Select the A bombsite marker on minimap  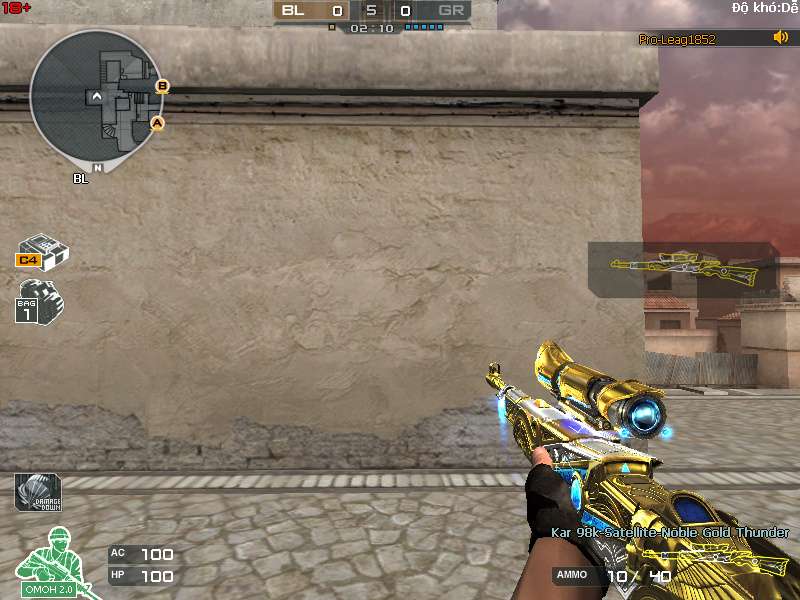[156, 123]
